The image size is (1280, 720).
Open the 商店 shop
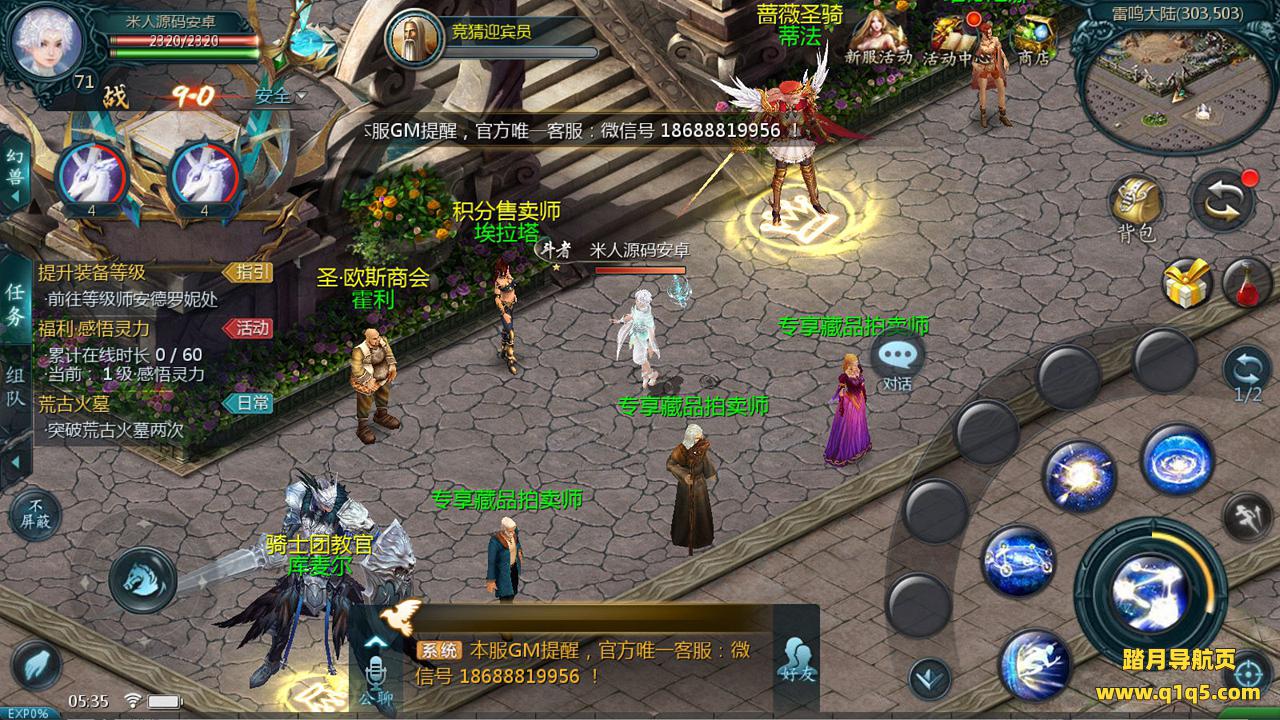[1032, 40]
